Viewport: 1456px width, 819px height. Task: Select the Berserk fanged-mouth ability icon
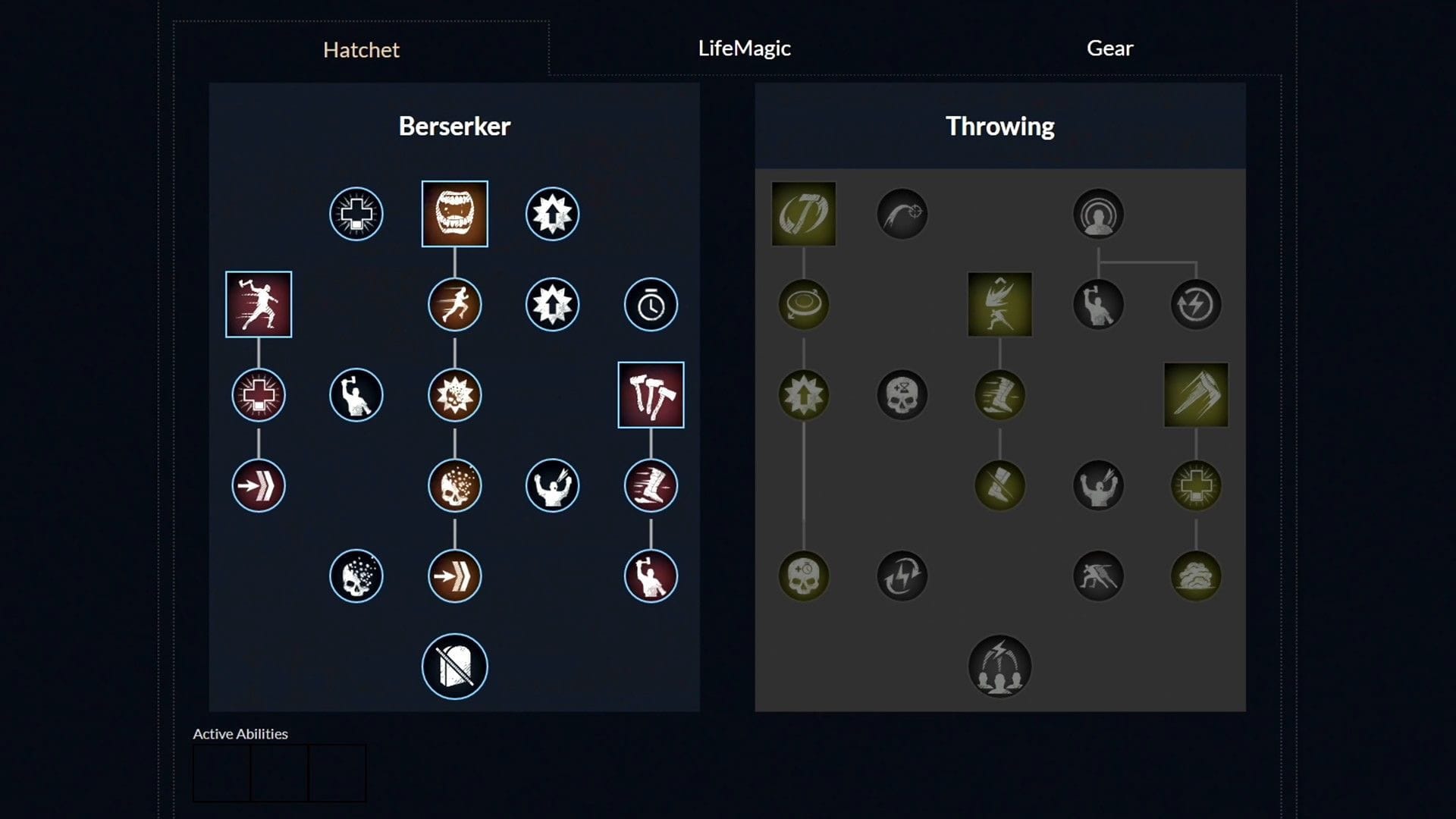pos(455,214)
